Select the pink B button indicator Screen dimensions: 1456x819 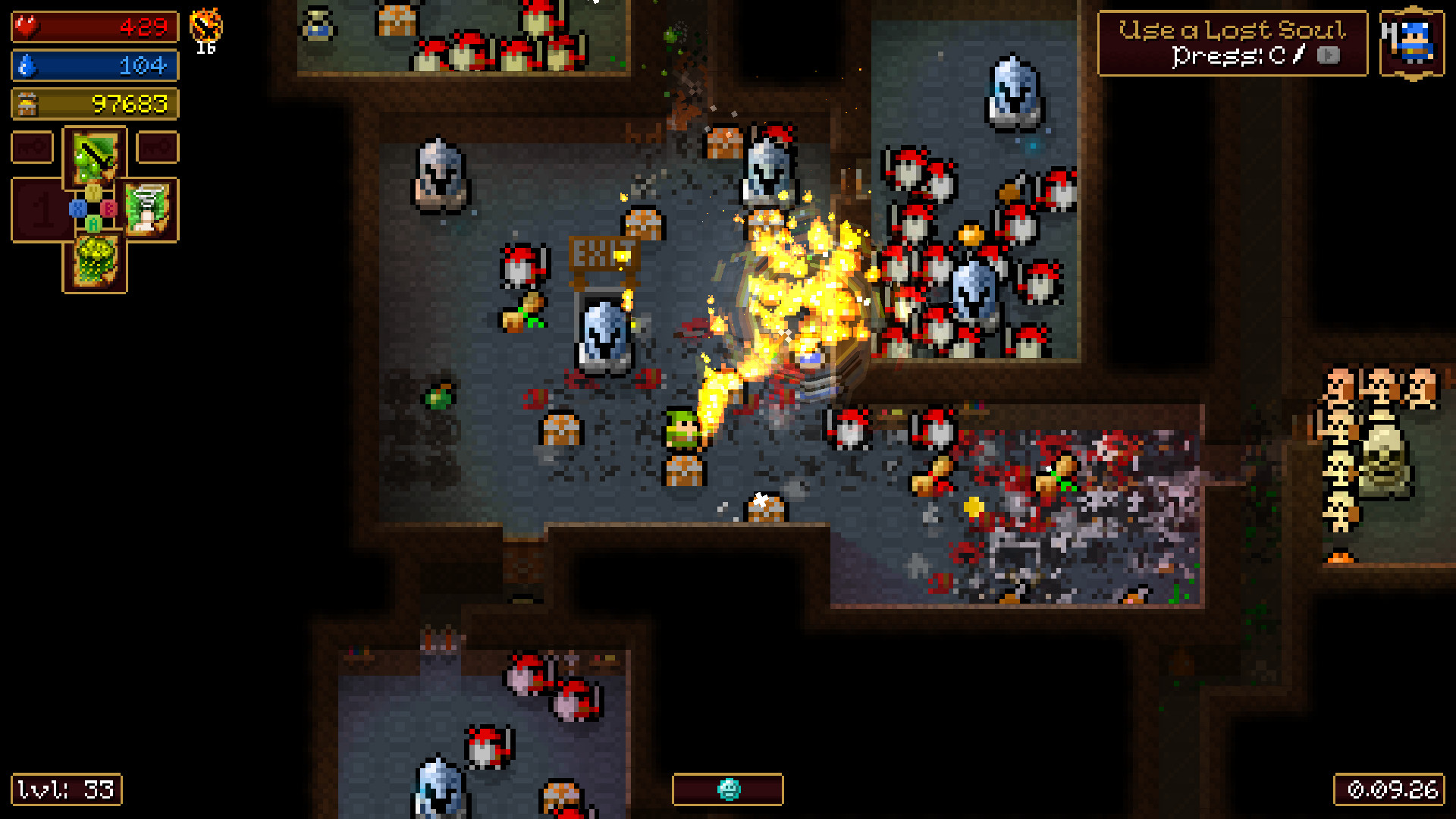coord(108,208)
